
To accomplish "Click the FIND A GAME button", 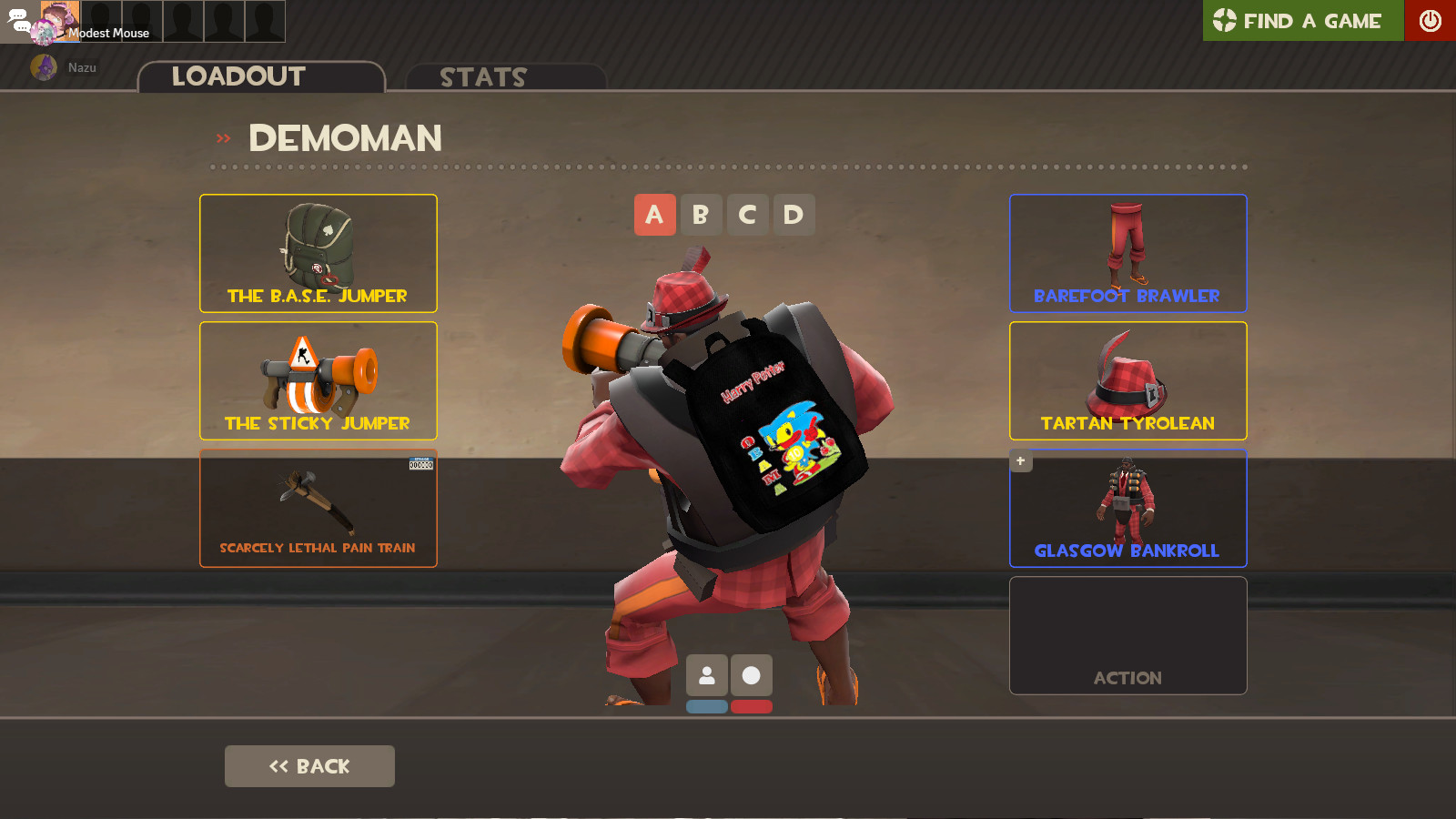I will (x=1301, y=21).
